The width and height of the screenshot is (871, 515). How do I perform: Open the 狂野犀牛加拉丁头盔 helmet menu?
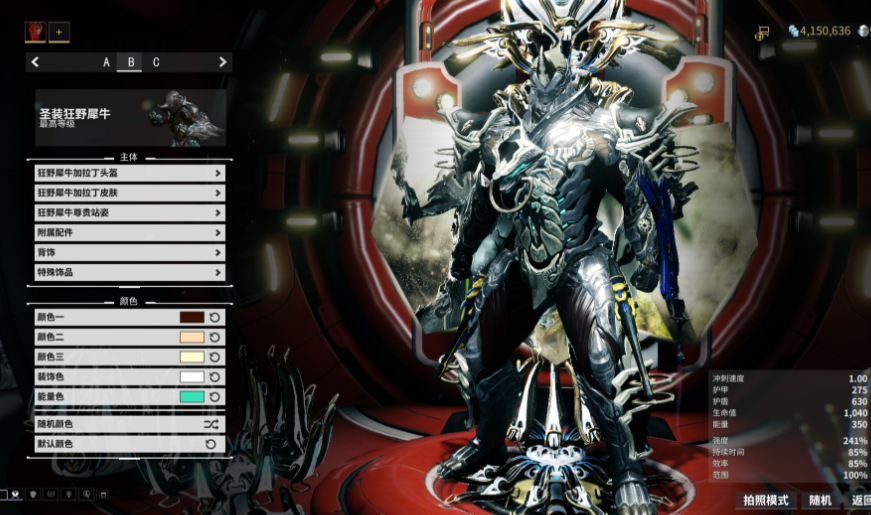(x=129, y=172)
